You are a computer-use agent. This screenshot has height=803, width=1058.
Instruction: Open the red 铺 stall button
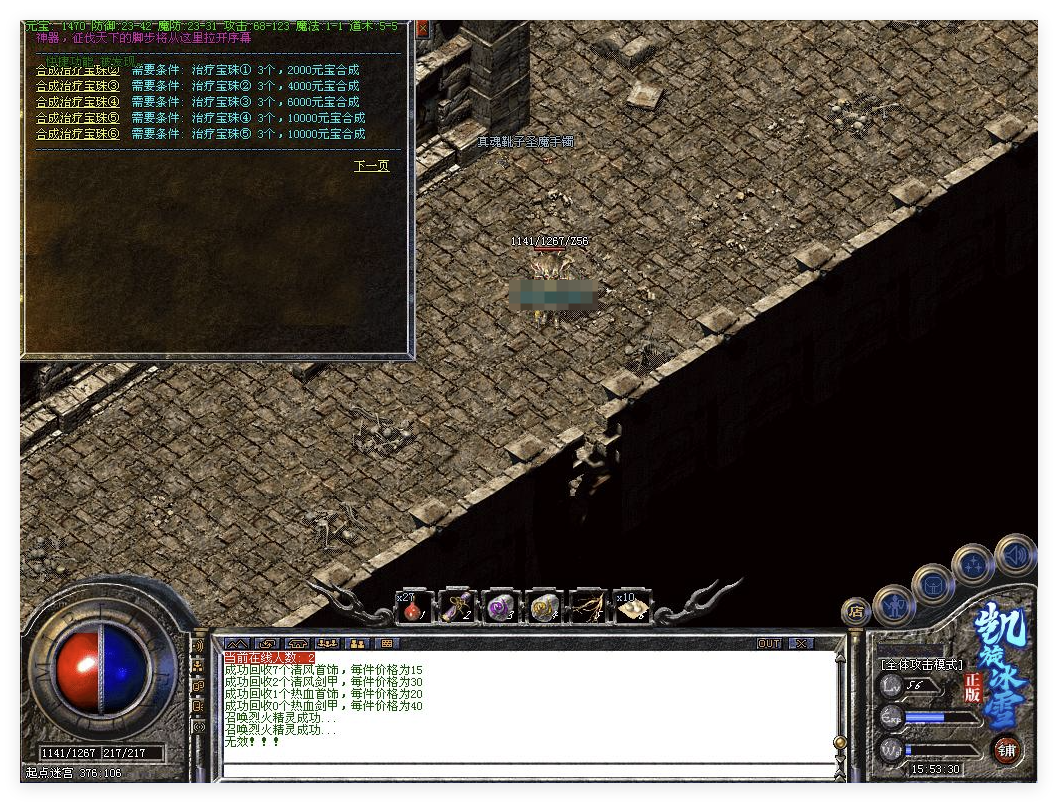click(1007, 749)
